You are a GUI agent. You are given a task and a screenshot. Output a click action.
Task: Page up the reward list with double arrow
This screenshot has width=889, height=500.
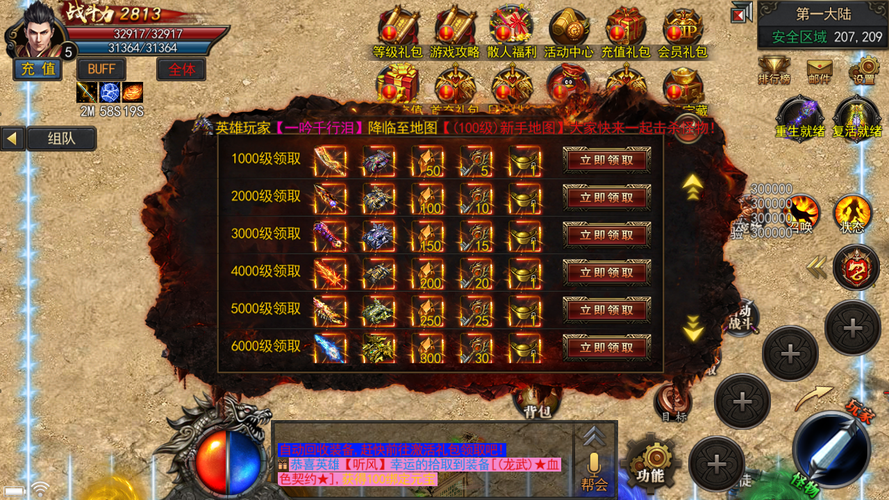pyautogui.click(x=691, y=185)
